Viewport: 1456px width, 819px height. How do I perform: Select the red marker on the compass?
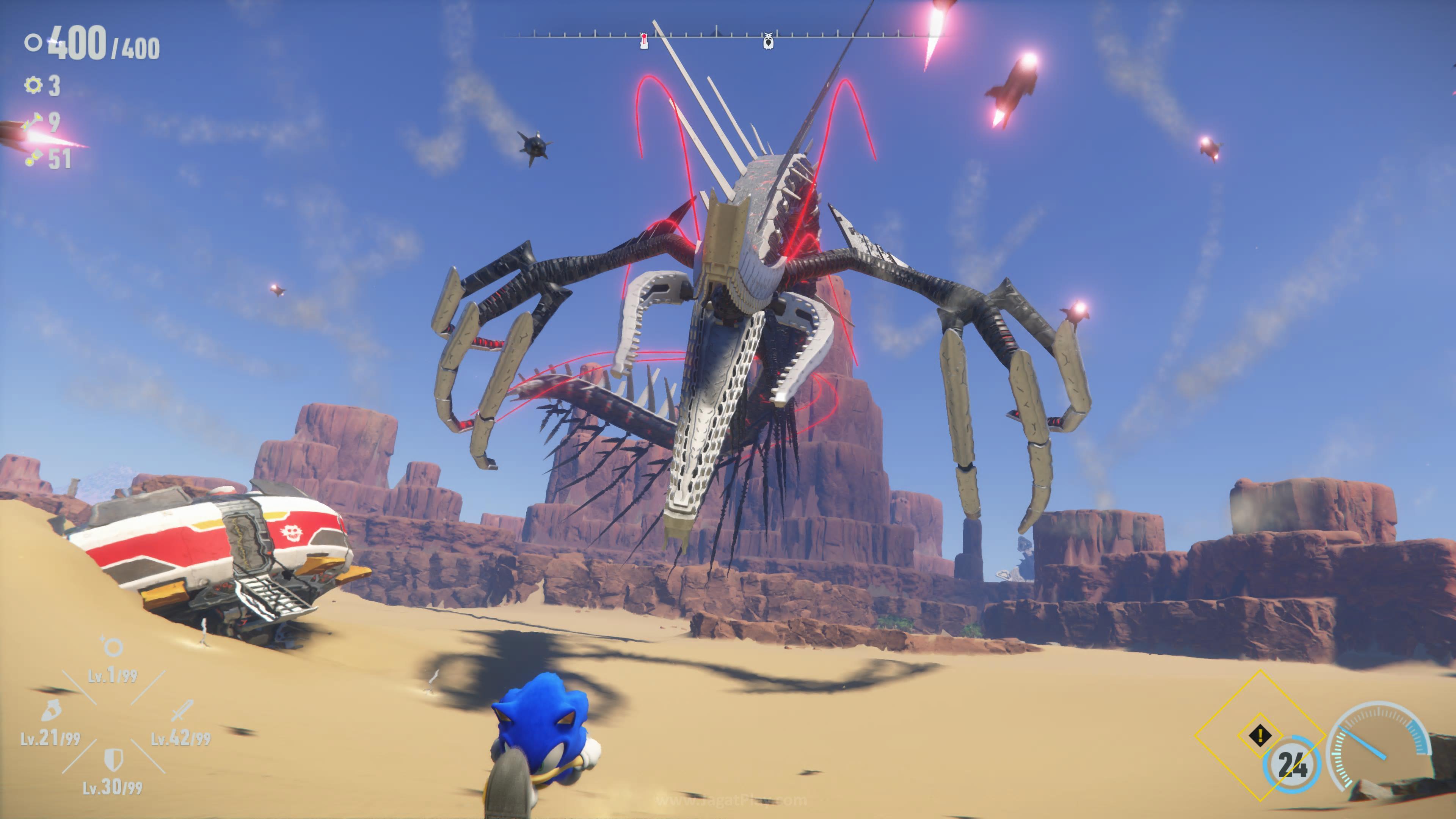(x=644, y=41)
